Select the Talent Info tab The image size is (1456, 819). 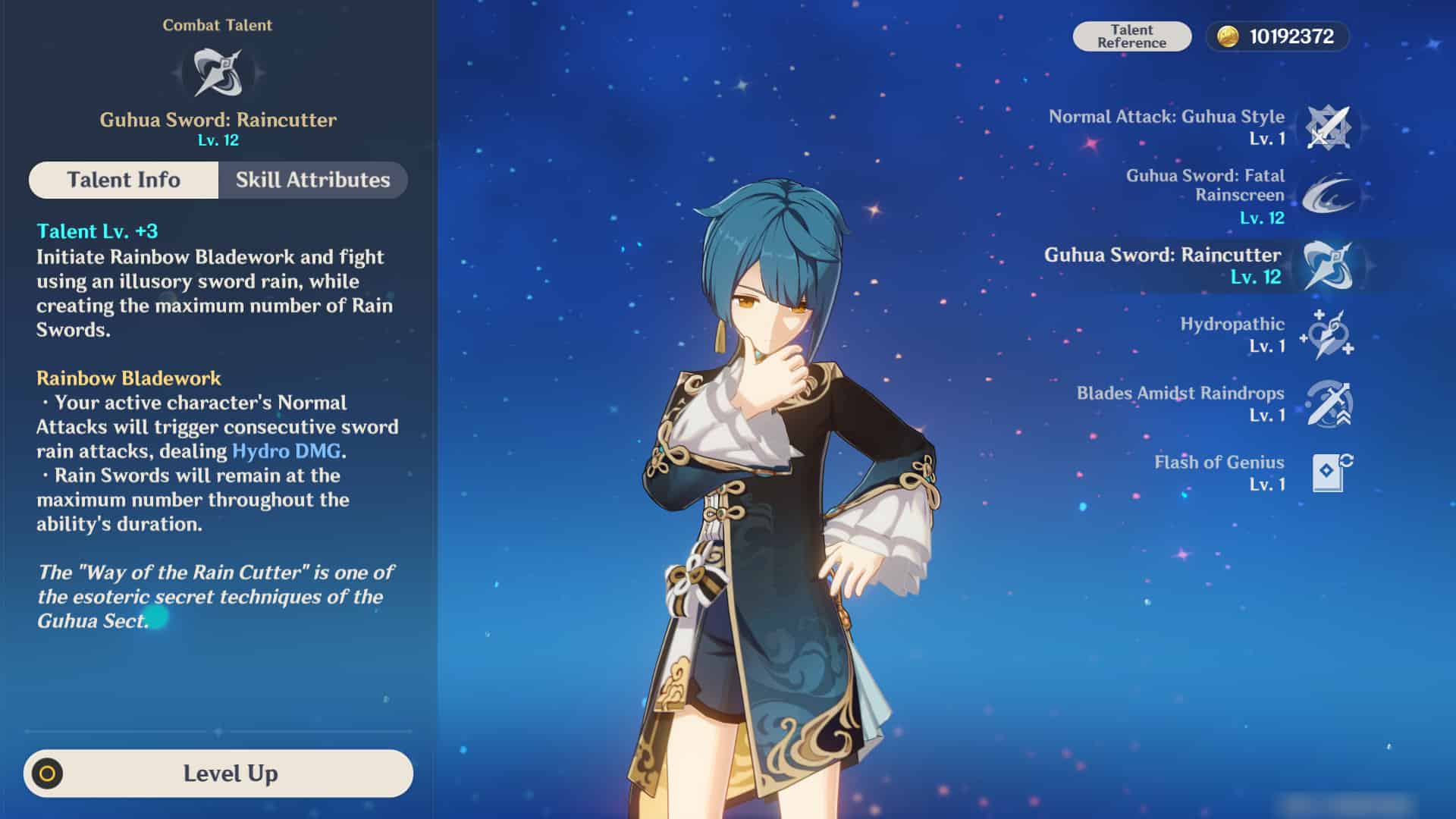[x=124, y=180]
